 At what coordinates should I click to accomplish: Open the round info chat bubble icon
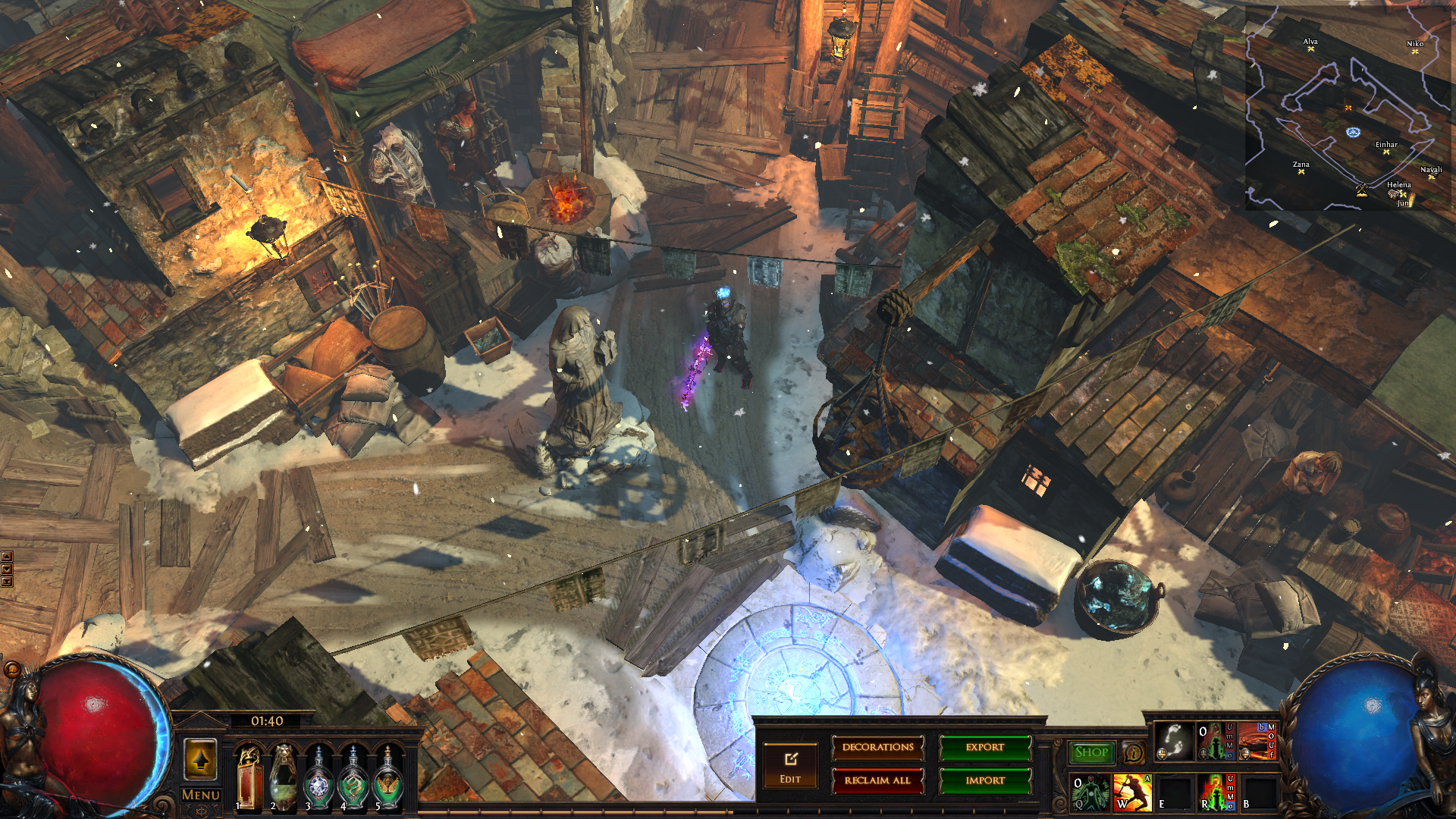[1134, 753]
